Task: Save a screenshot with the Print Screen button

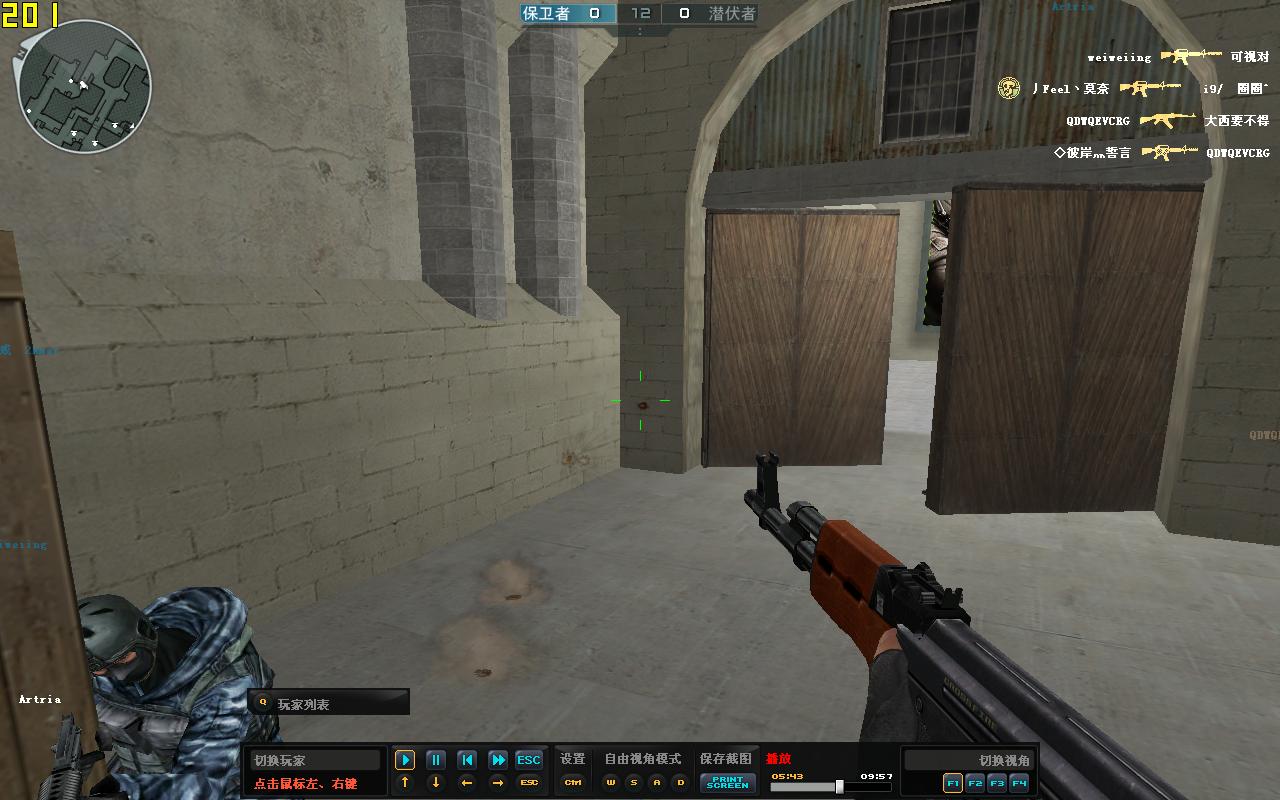Action: click(727, 783)
